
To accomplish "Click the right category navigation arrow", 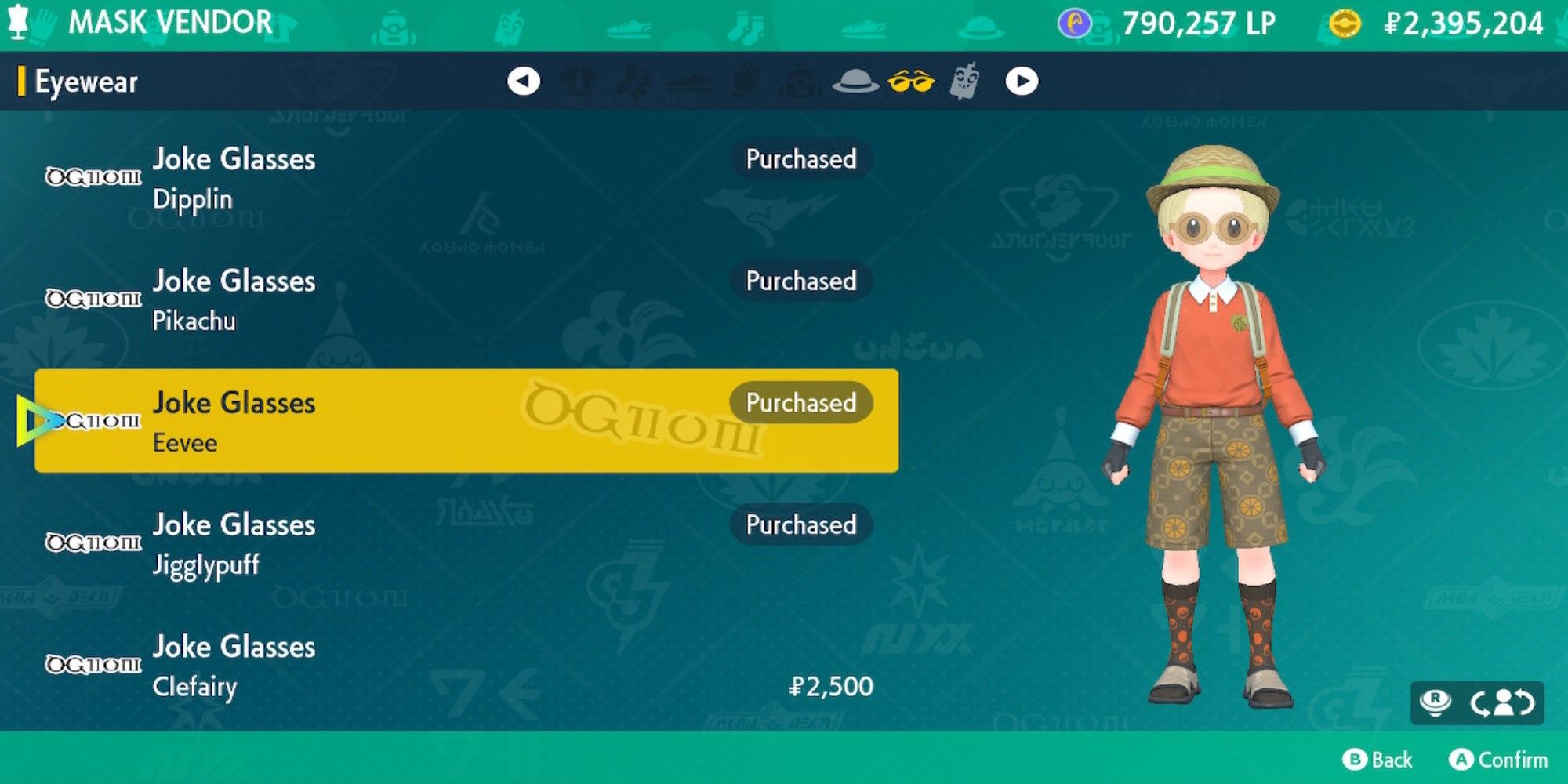I will [x=1022, y=81].
